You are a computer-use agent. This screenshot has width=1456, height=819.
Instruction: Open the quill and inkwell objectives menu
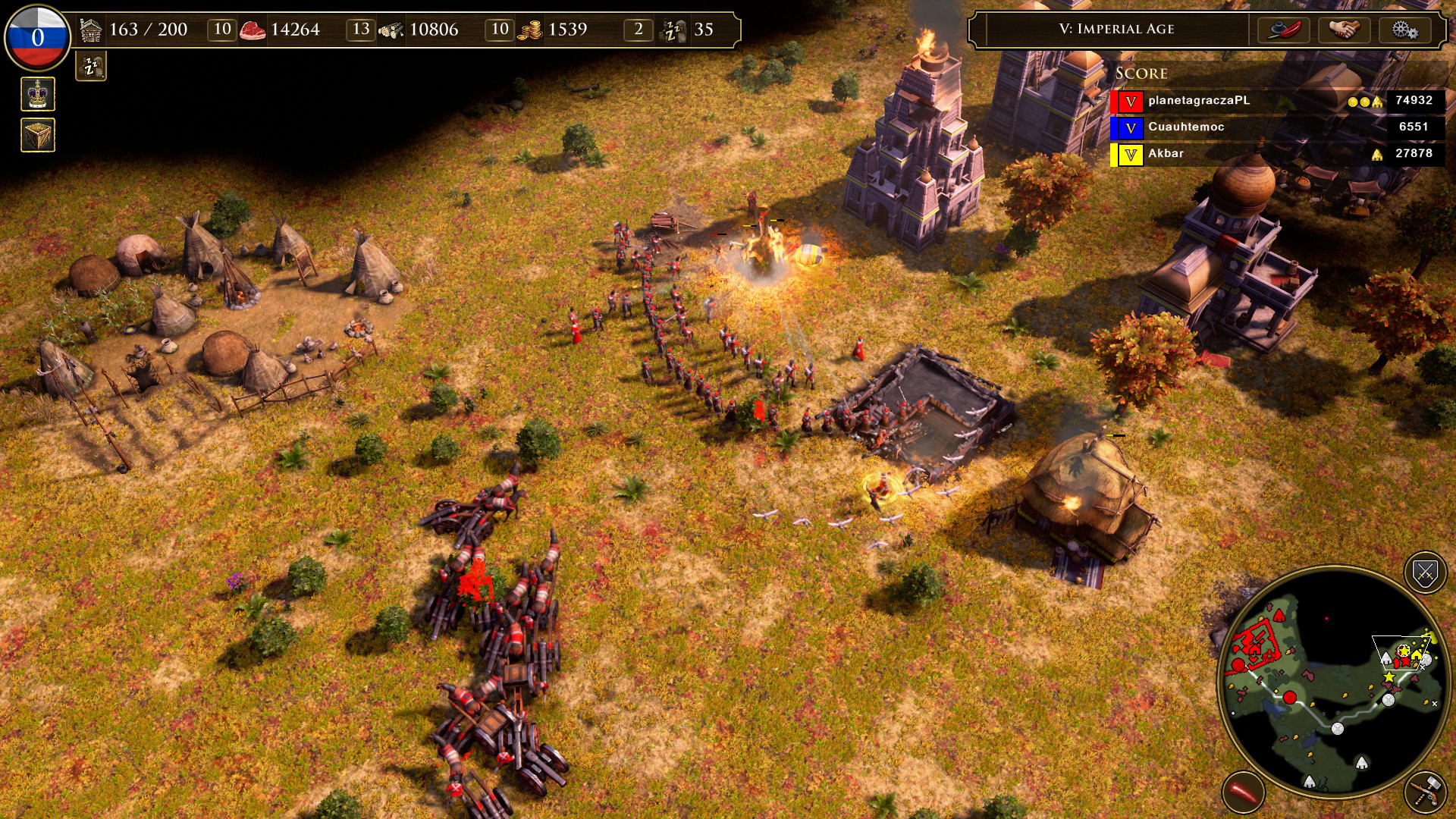(x=1284, y=30)
